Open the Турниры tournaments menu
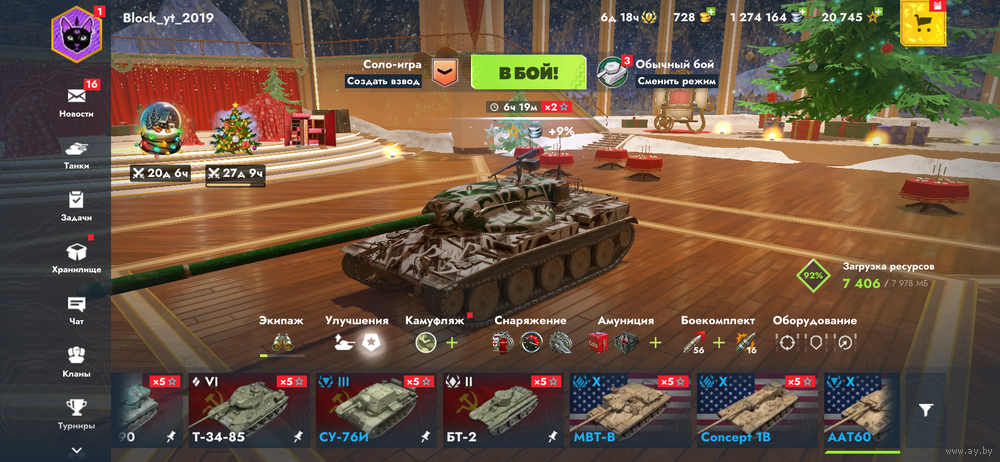Viewport: 1000px width, 462px height. [77, 412]
